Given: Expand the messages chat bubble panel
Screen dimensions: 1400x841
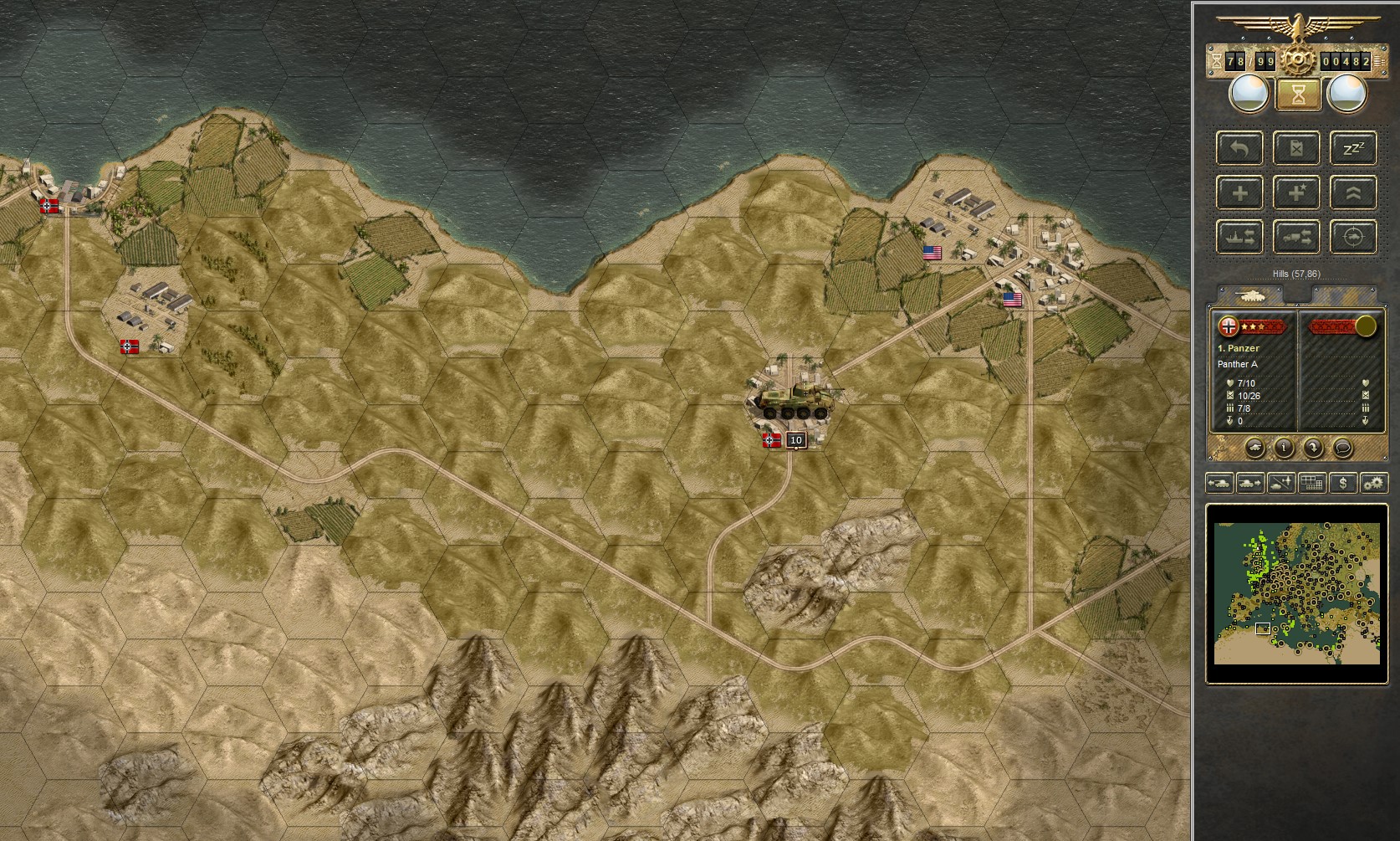Looking at the screenshot, I should [x=1343, y=449].
